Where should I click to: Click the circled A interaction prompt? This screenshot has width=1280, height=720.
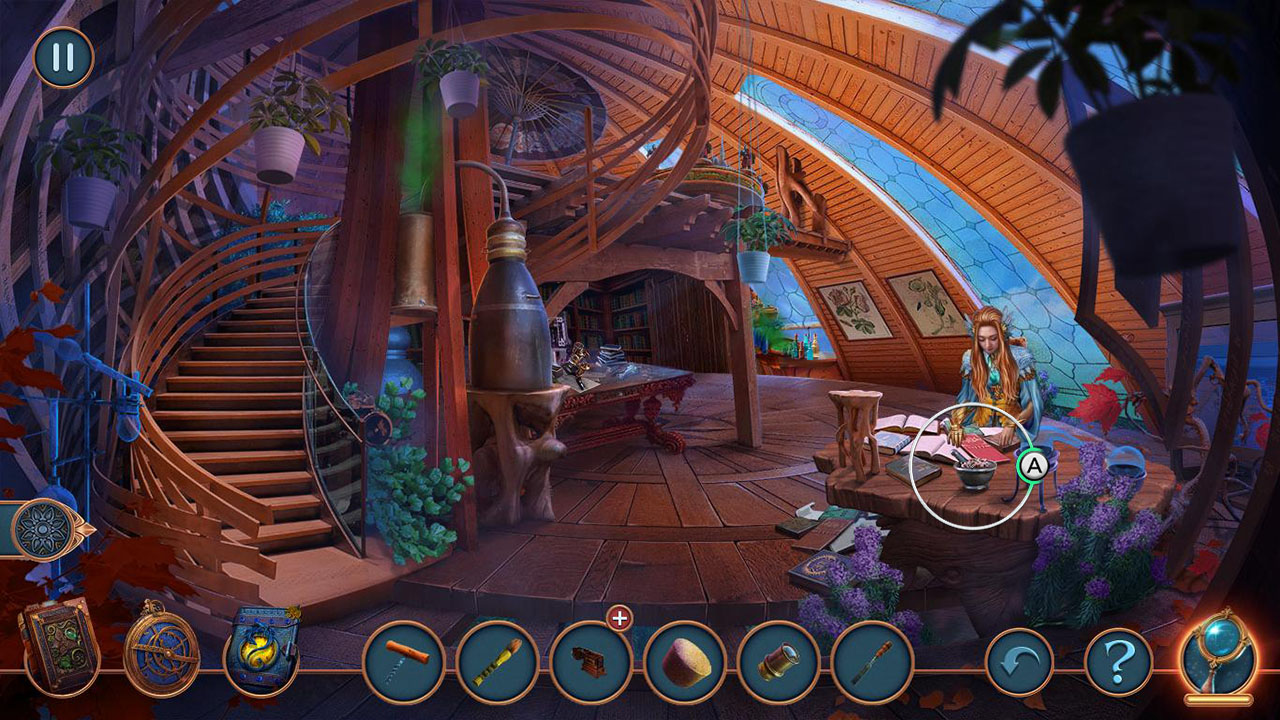click(x=1036, y=467)
